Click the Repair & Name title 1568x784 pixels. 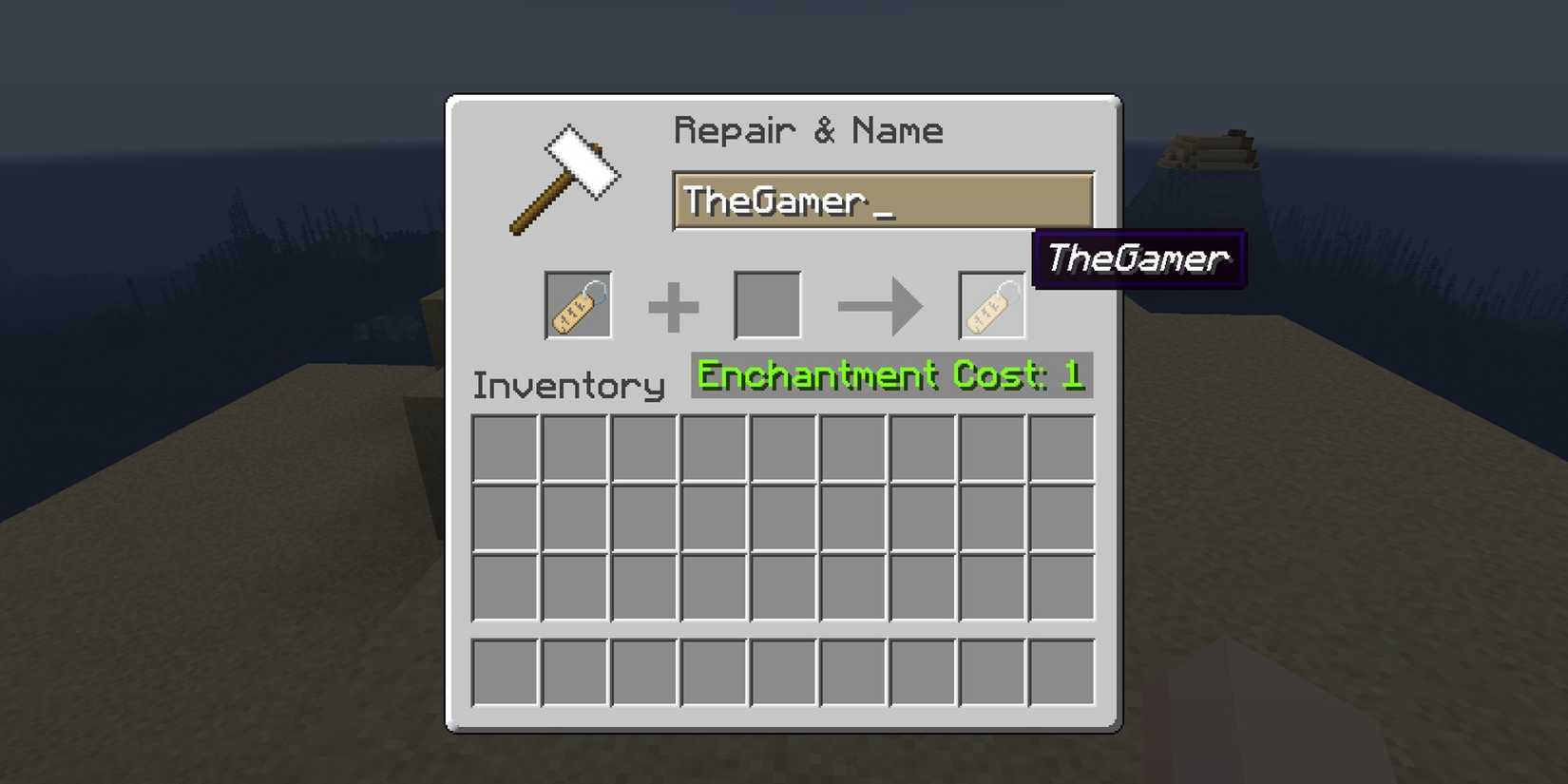click(x=808, y=130)
